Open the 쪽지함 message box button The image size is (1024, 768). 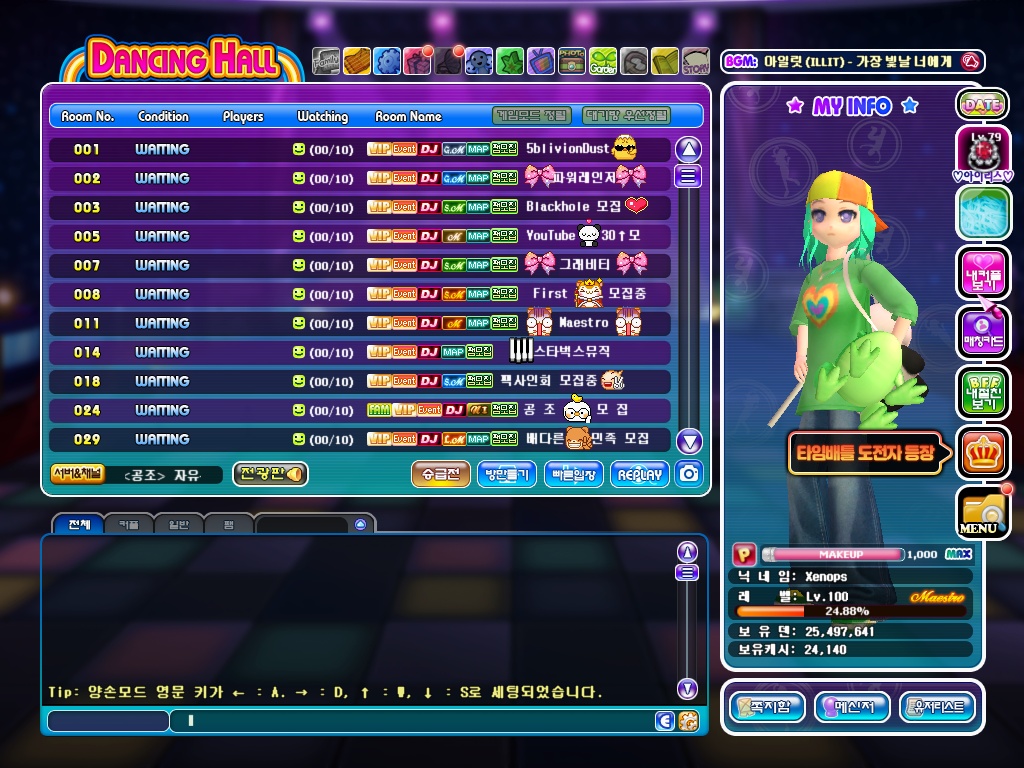(767, 708)
